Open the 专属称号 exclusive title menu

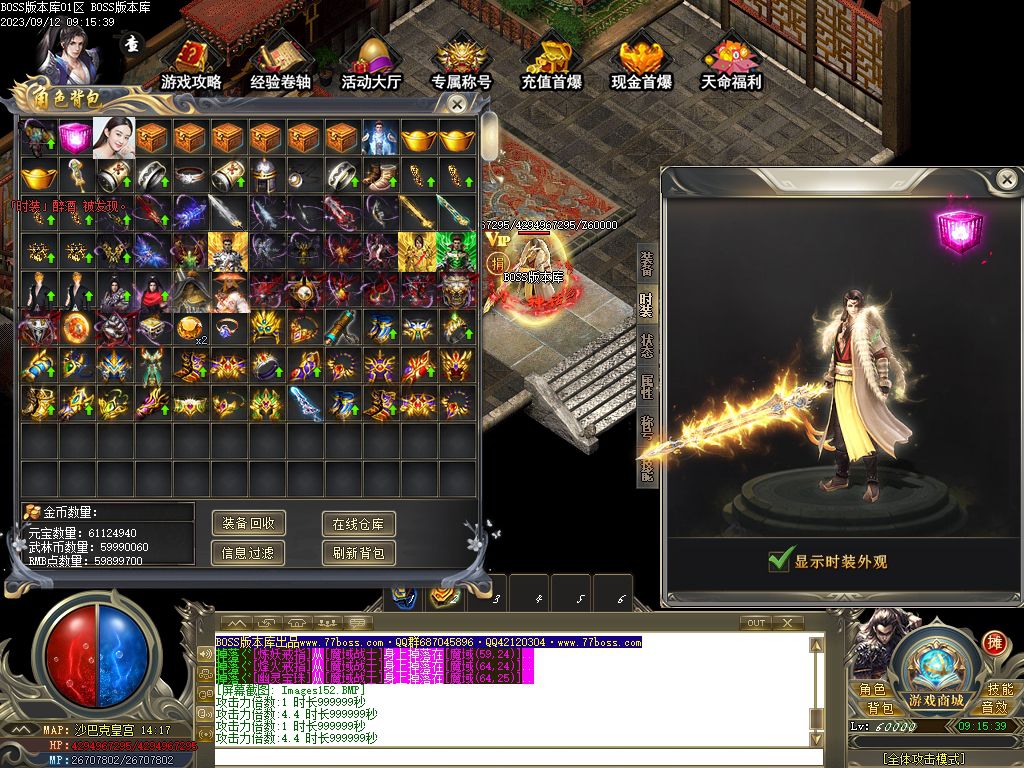[x=461, y=64]
